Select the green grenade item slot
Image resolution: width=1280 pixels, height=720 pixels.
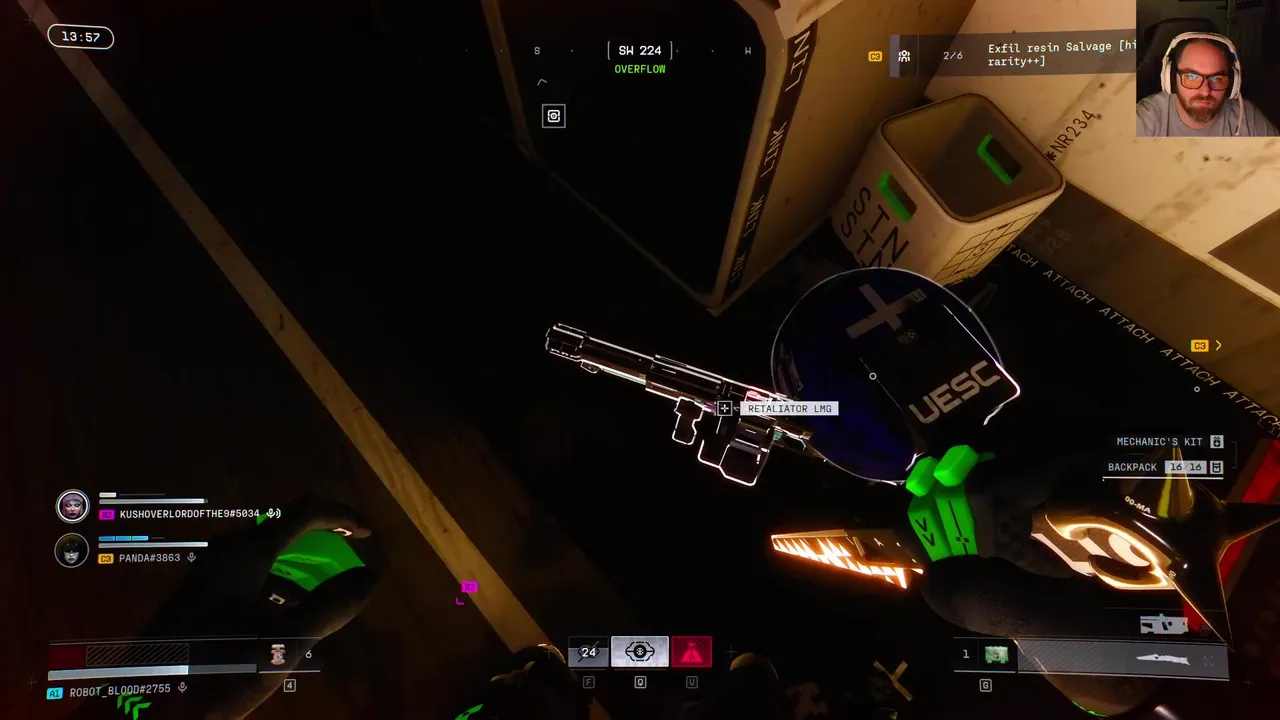995,654
